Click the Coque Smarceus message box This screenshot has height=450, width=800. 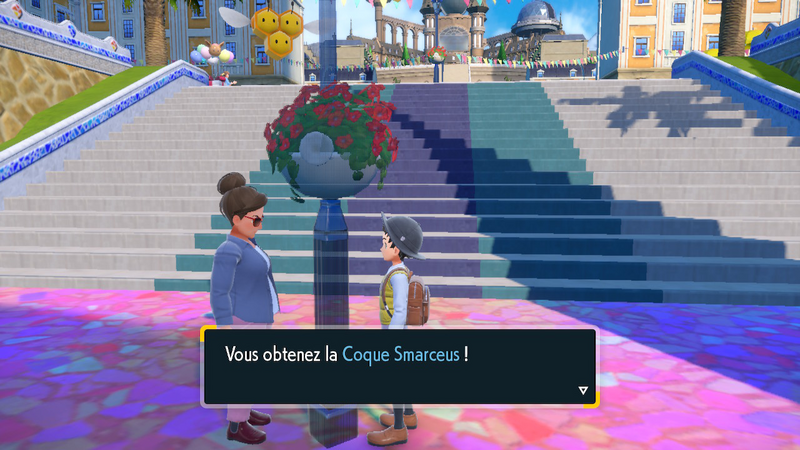tap(399, 366)
